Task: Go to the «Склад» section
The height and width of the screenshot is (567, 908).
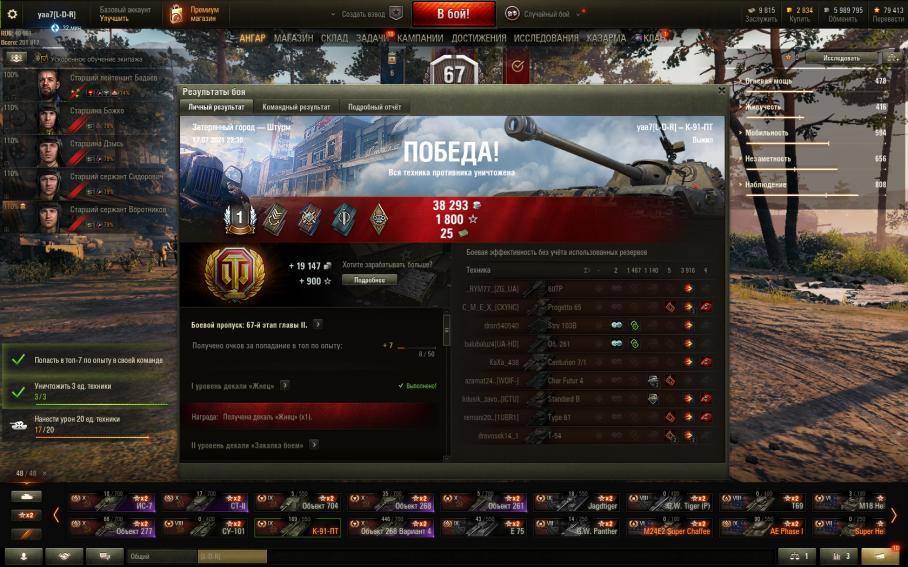Action: point(335,38)
